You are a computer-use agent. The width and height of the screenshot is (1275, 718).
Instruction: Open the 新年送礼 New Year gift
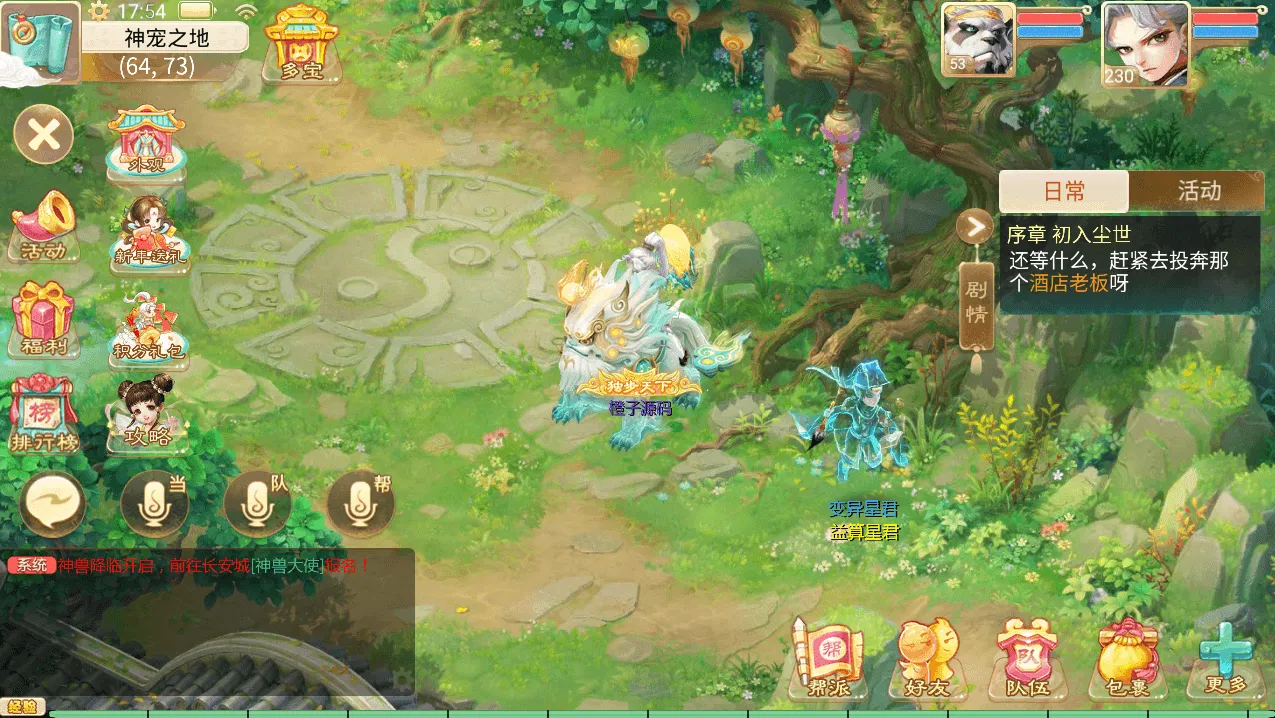tap(150, 229)
